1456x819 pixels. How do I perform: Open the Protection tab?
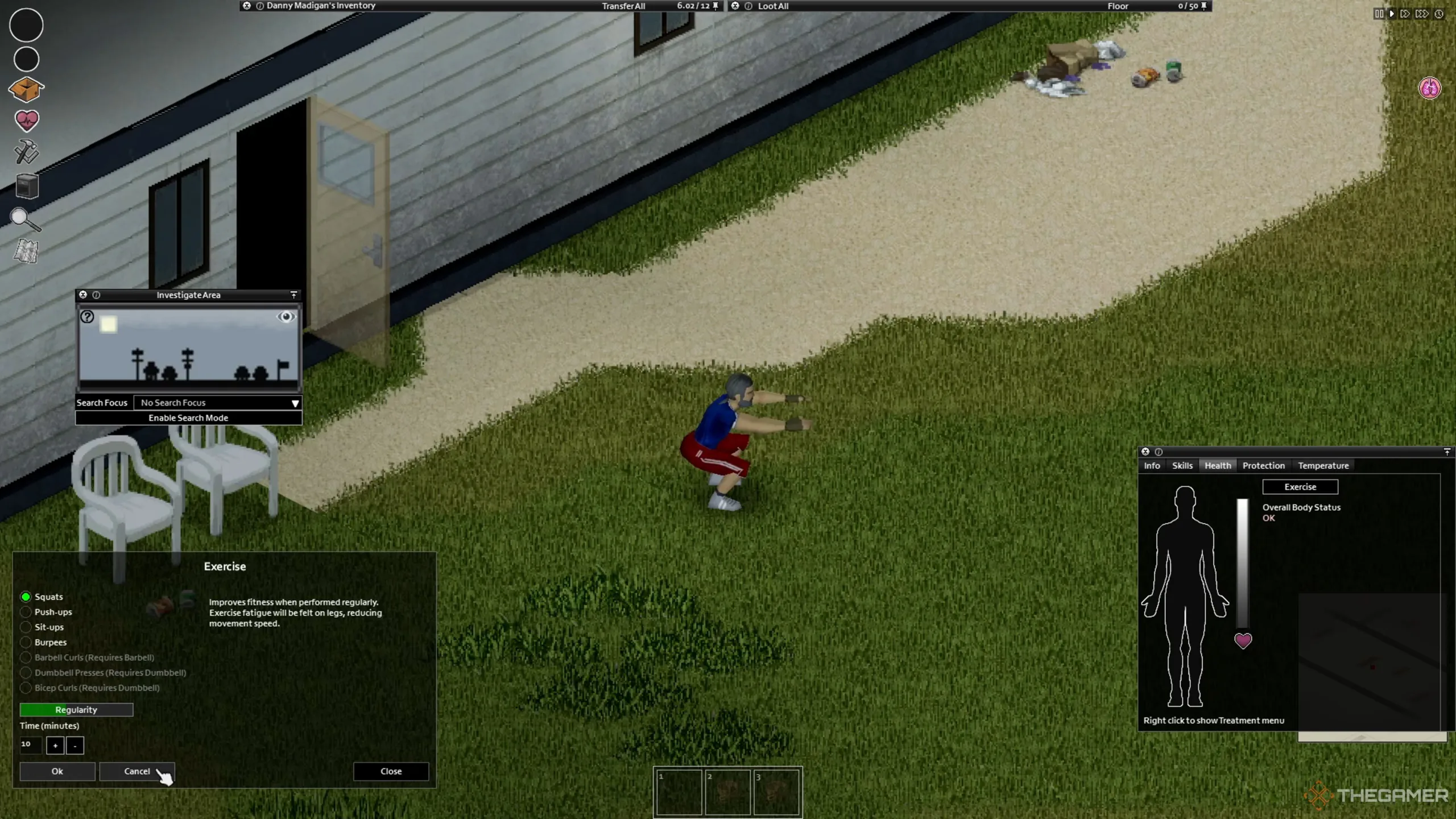tap(1263, 465)
